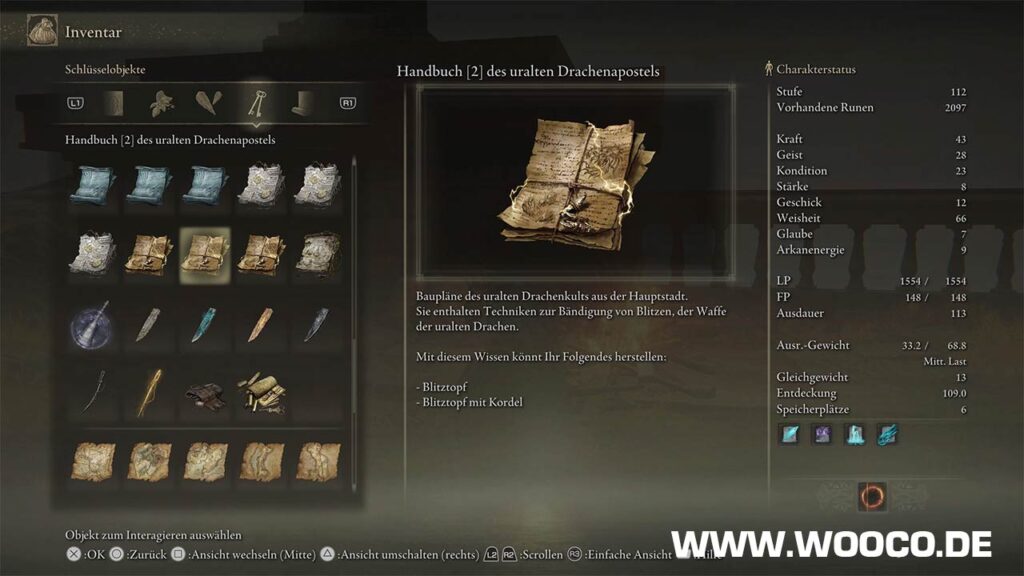The height and width of the screenshot is (576, 1024).
Task: Open the leaf-icon inventory tab
Action: pos(161,102)
